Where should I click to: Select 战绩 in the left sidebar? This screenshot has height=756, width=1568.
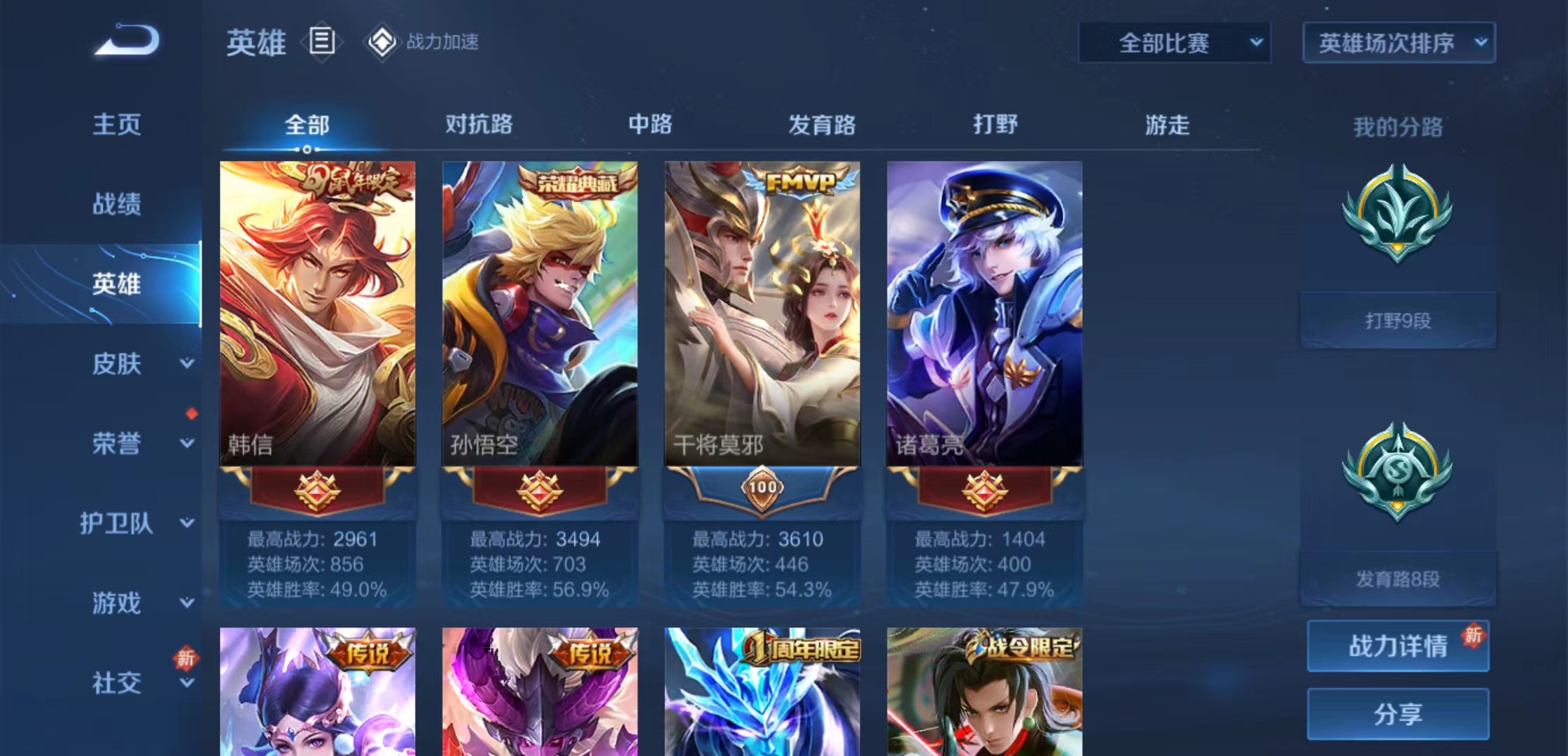click(x=115, y=204)
